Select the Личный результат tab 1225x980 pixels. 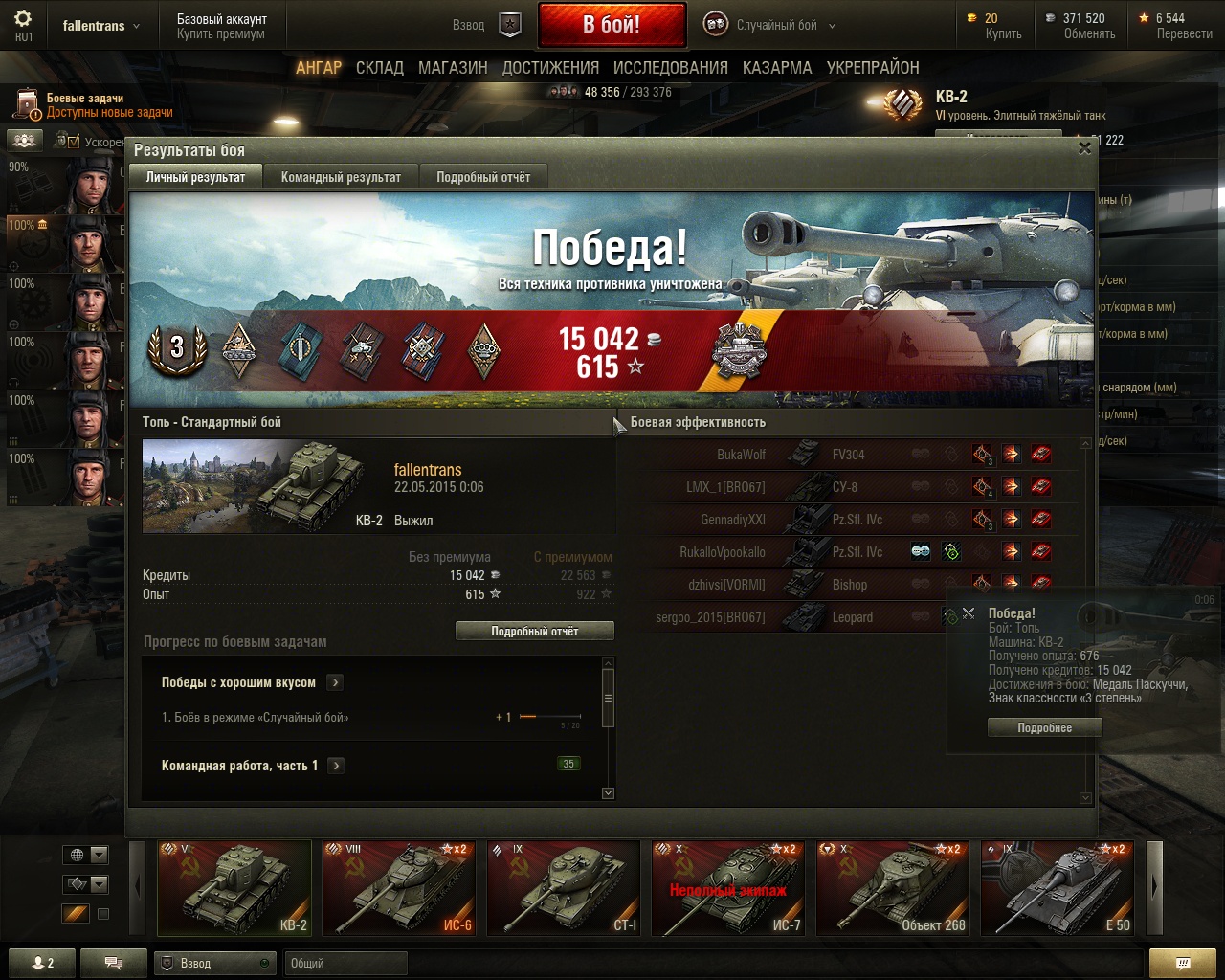click(195, 177)
